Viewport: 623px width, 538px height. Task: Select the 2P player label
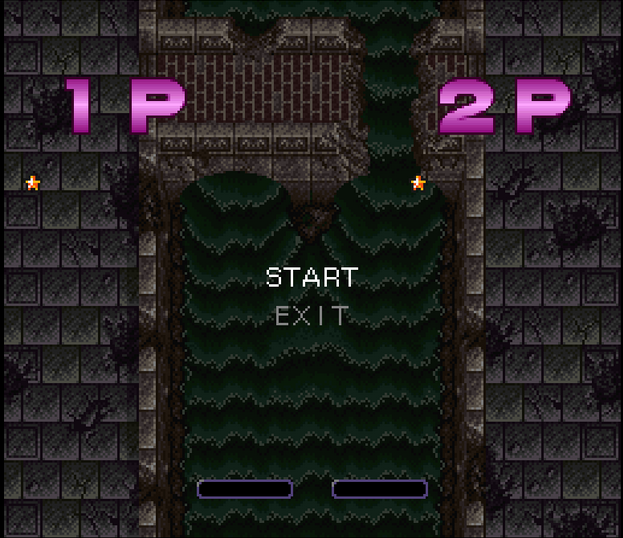click(x=503, y=106)
